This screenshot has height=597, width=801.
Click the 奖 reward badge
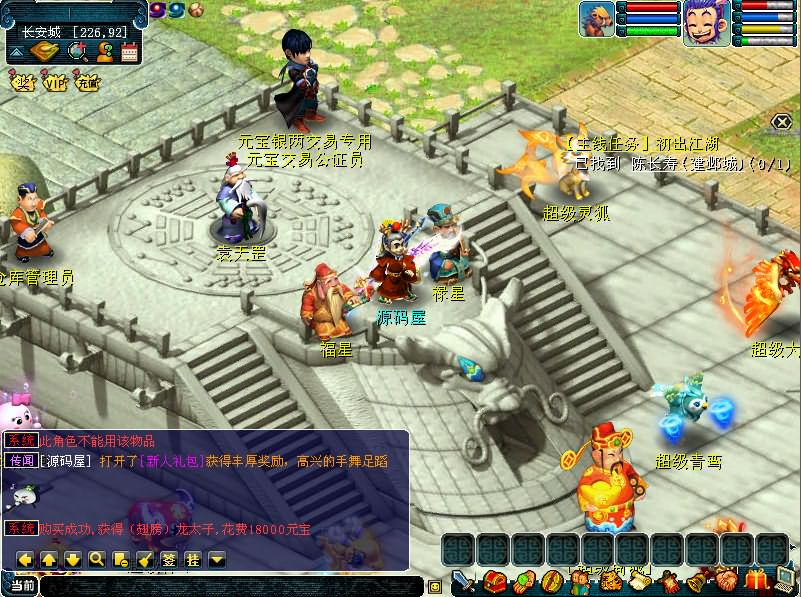pyautogui.click(x=22, y=83)
